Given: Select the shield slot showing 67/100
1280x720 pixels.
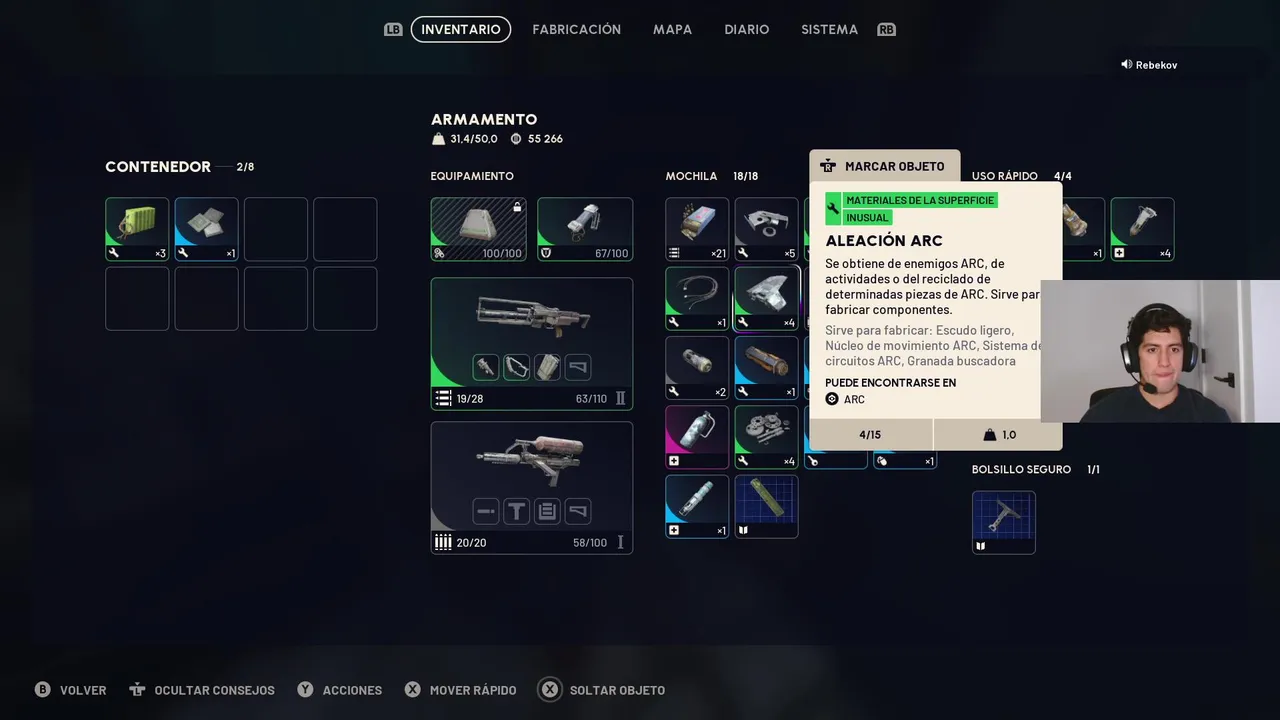Looking at the screenshot, I should click(585, 229).
